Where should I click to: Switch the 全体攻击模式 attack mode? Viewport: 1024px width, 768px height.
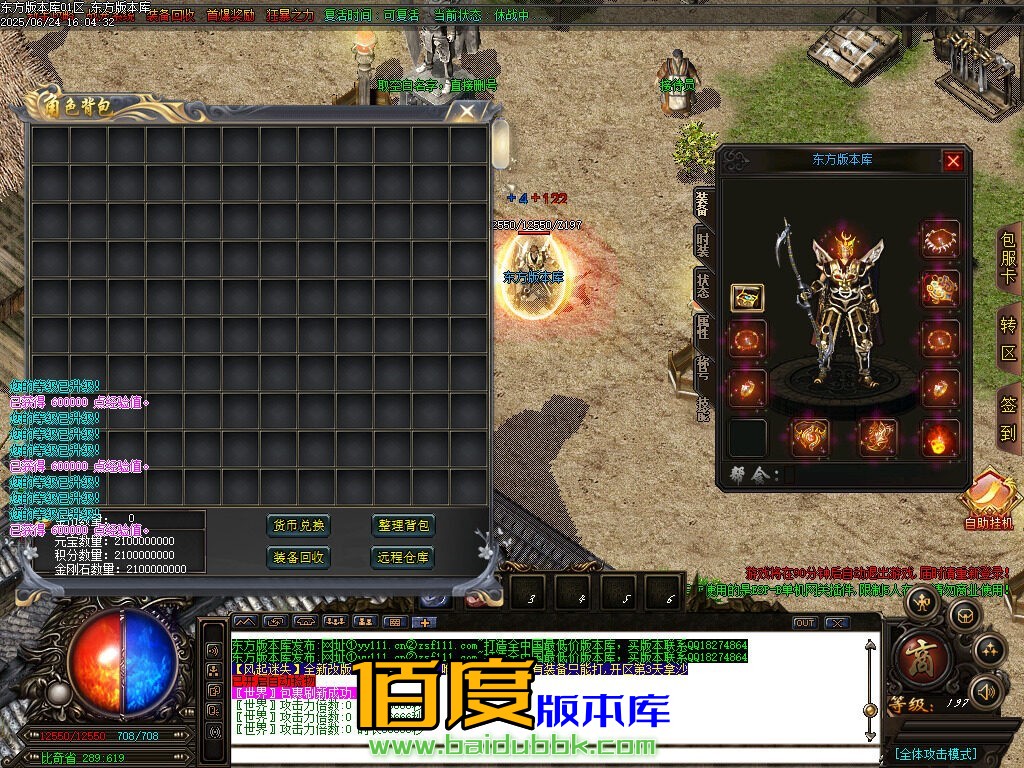pyautogui.click(x=935, y=753)
